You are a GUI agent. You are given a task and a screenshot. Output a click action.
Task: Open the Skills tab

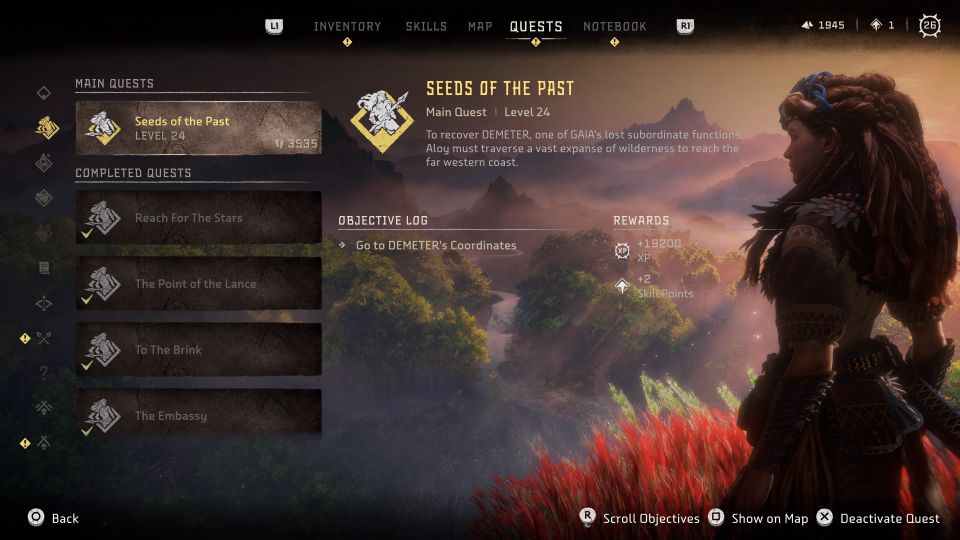tap(426, 26)
